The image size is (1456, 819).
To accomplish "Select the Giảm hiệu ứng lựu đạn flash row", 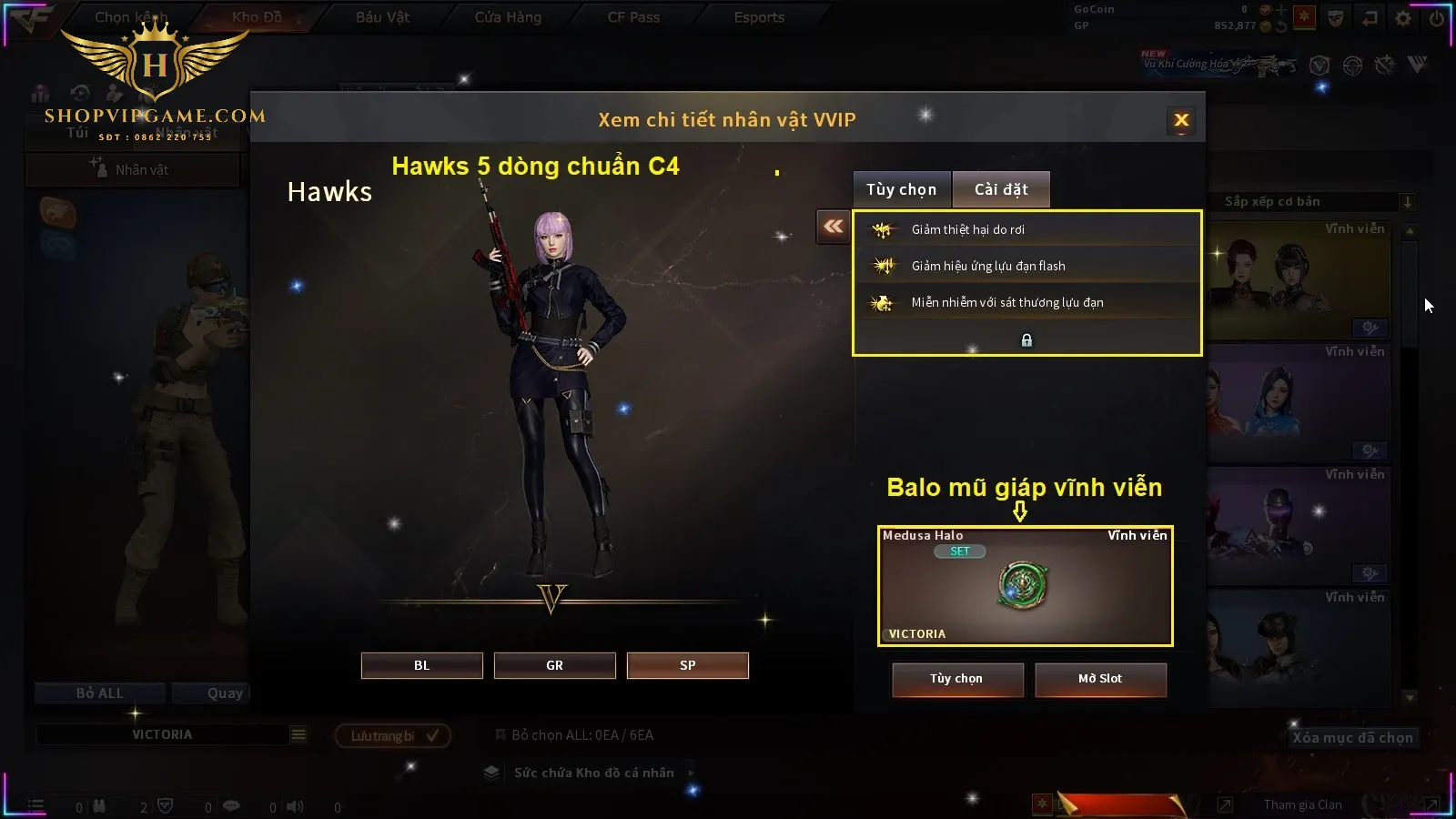I will [1026, 266].
